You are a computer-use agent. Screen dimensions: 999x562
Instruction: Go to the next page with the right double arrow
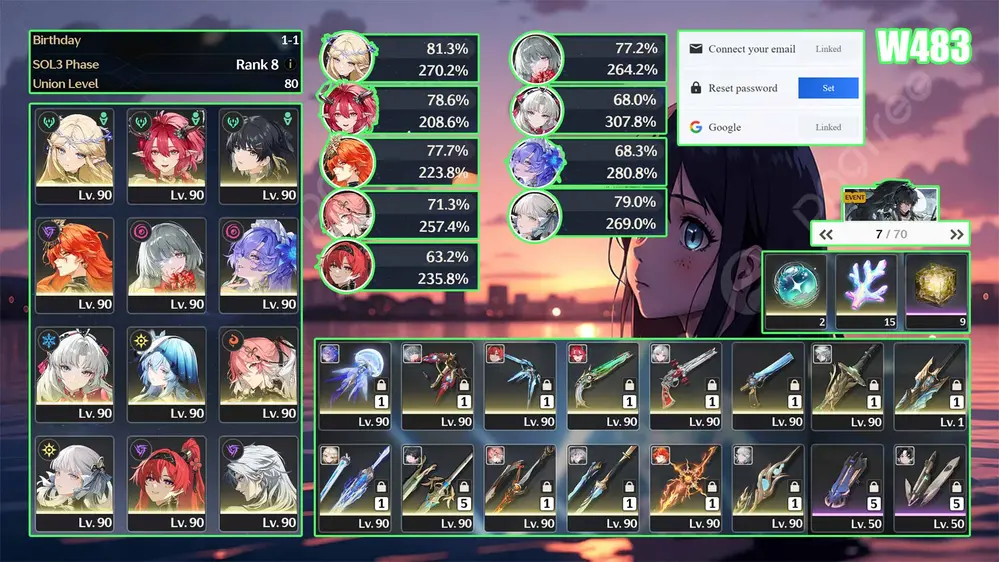click(x=957, y=234)
